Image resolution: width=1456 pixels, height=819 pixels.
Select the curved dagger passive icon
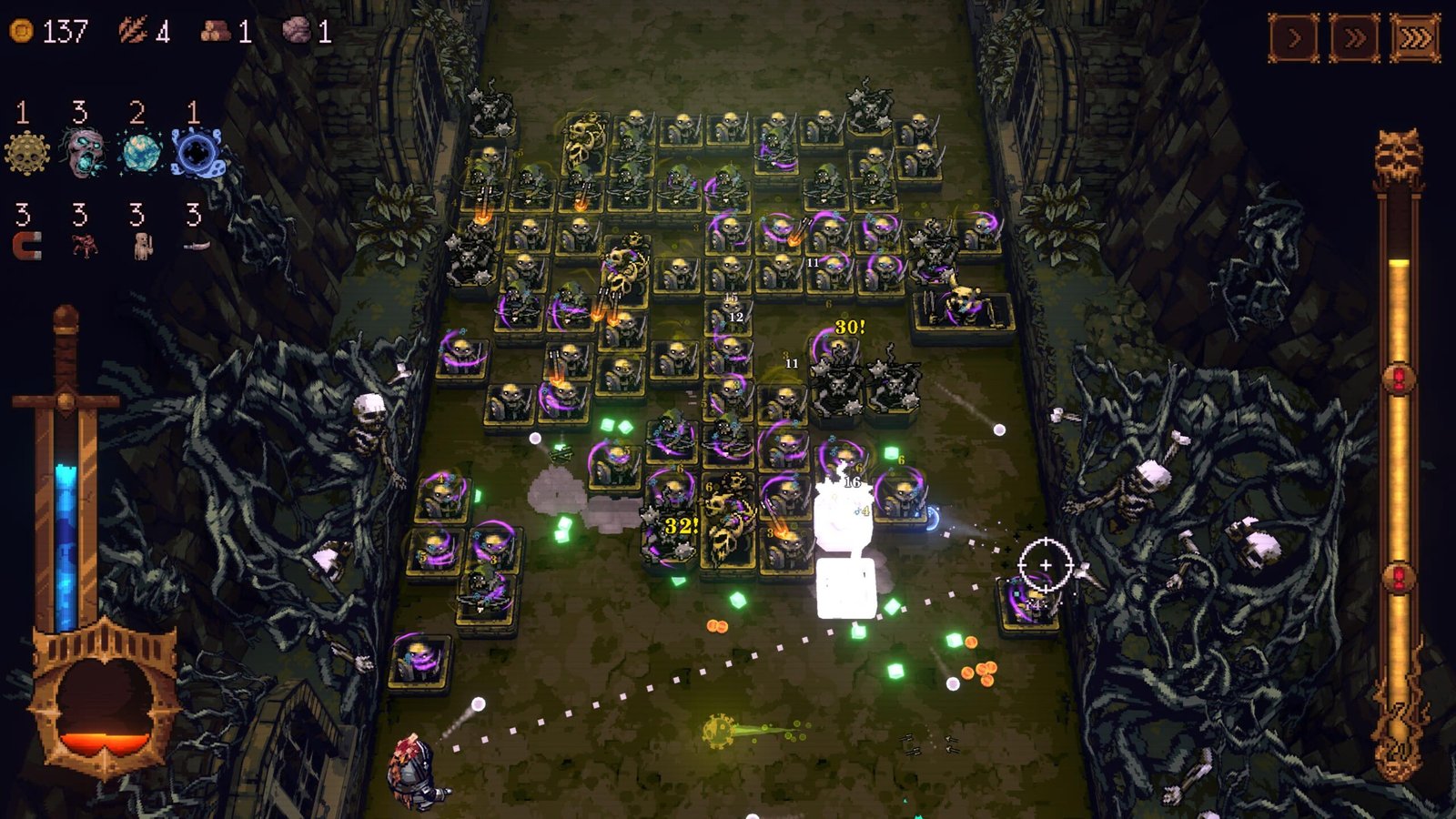tap(196, 245)
